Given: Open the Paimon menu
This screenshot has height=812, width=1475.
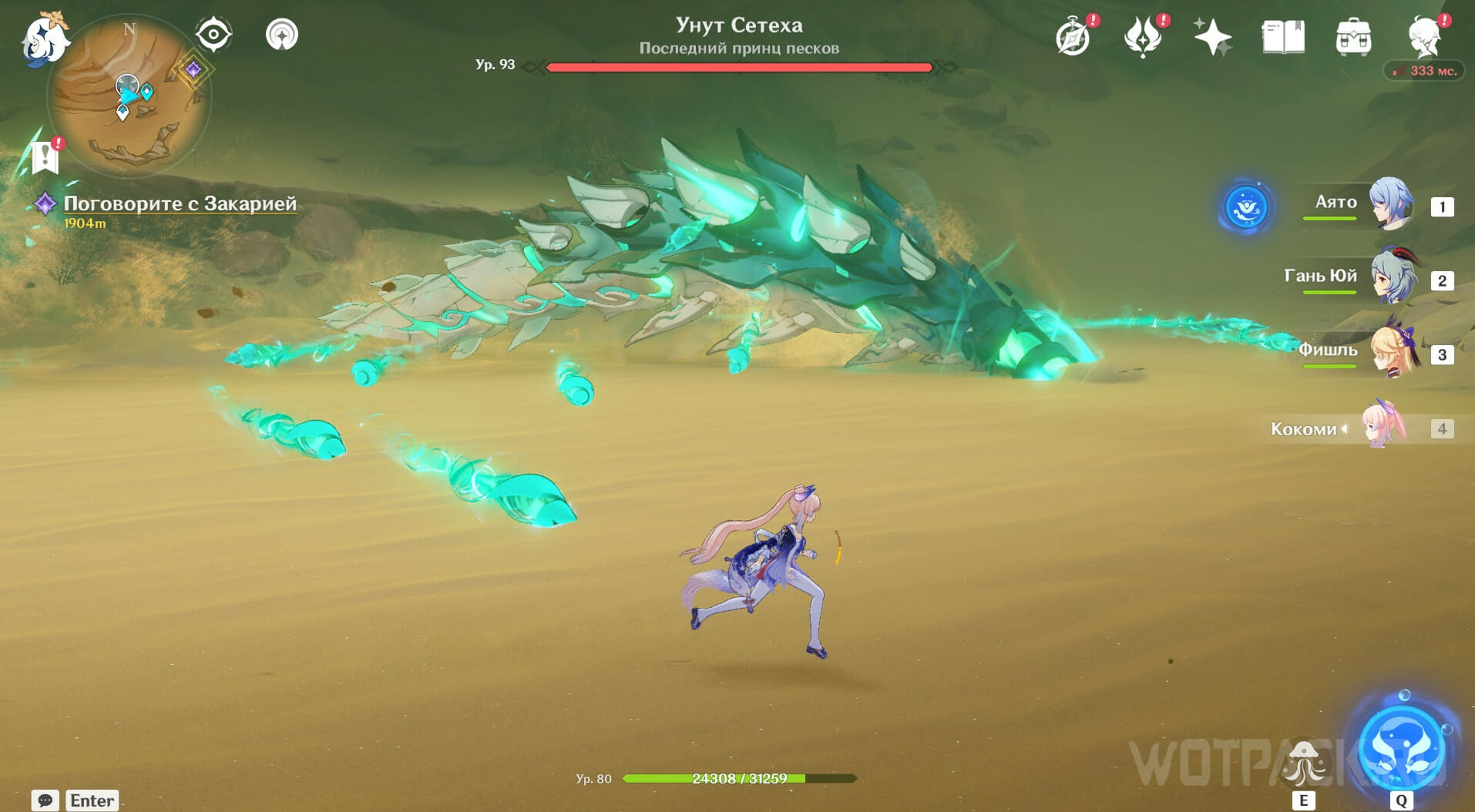Looking at the screenshot, I should 43,39.
